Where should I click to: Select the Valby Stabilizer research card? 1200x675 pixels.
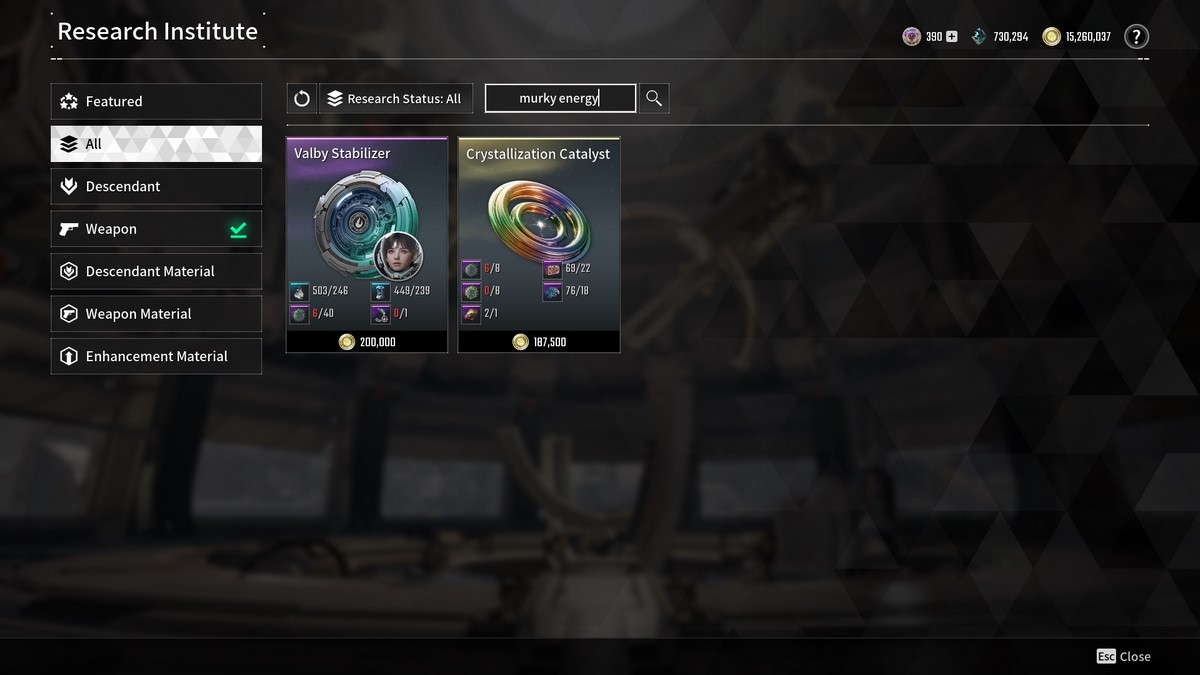367,245
